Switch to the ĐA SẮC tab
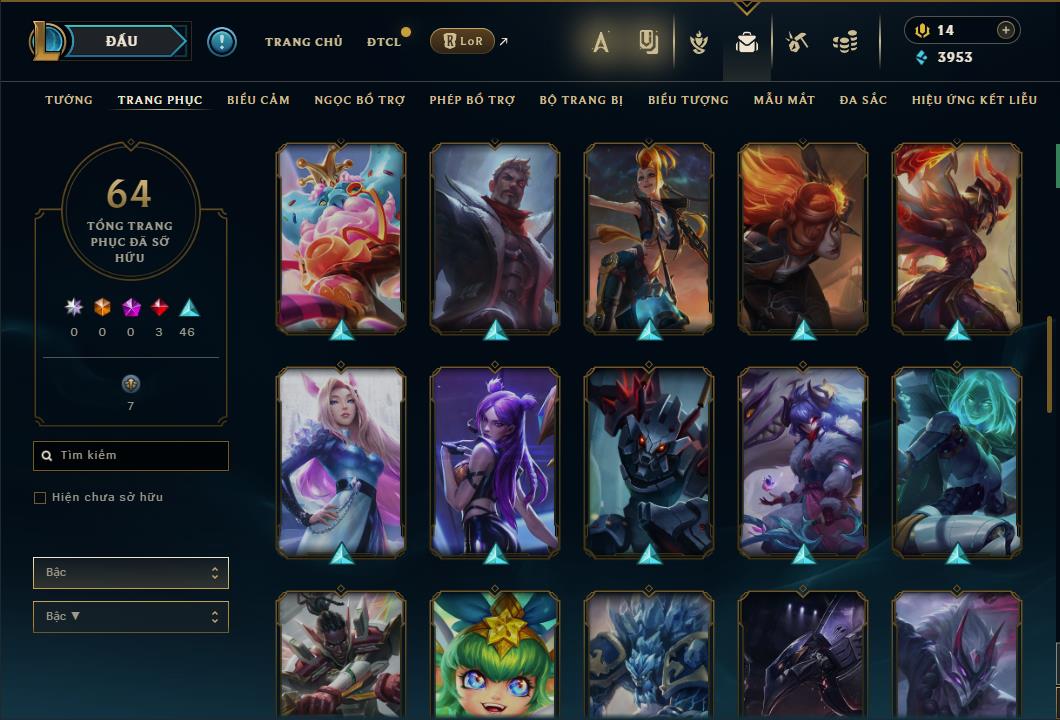 [863, 100]
